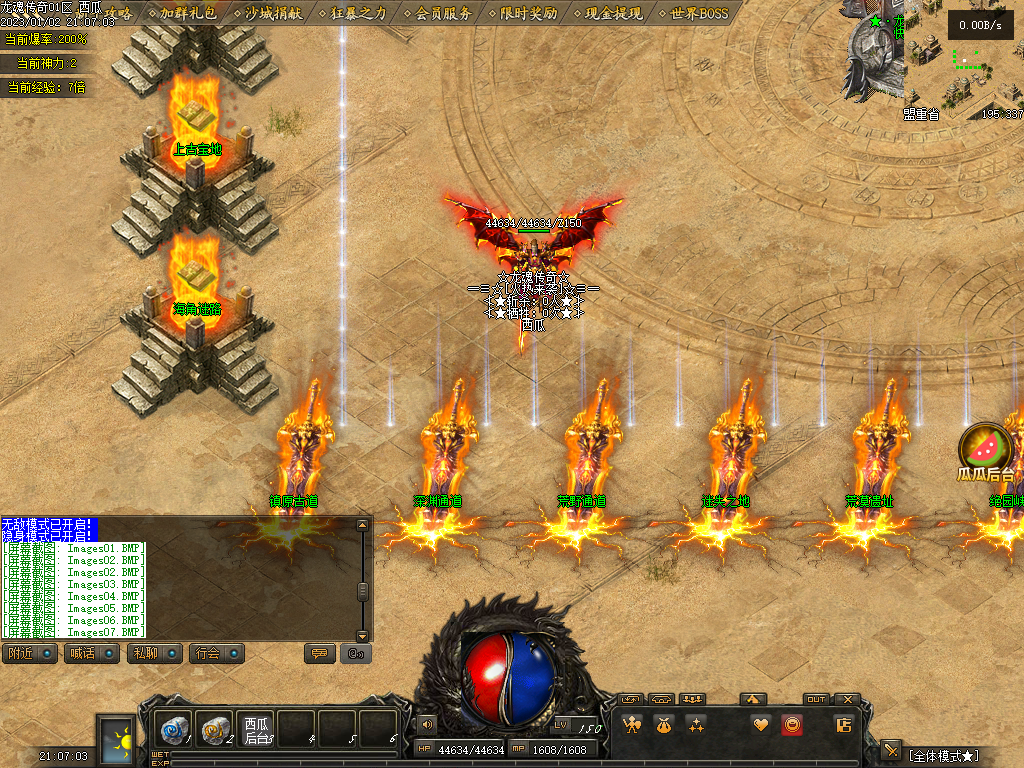Open 会员服务 member services
1024x768 pixels.
pos(443,14)
